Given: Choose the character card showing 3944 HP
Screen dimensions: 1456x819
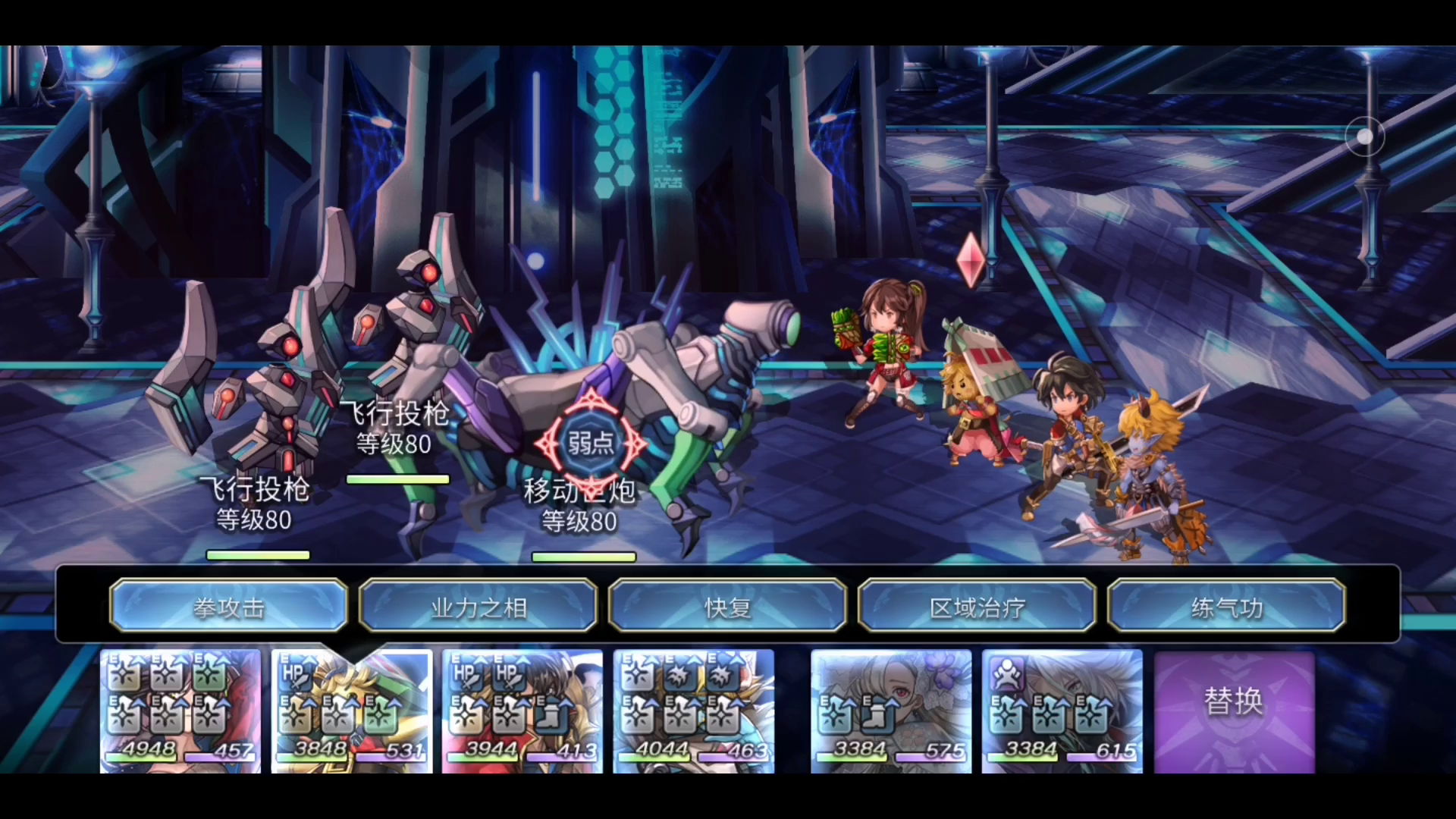Looking at the screenshot, I should [522, 711].
